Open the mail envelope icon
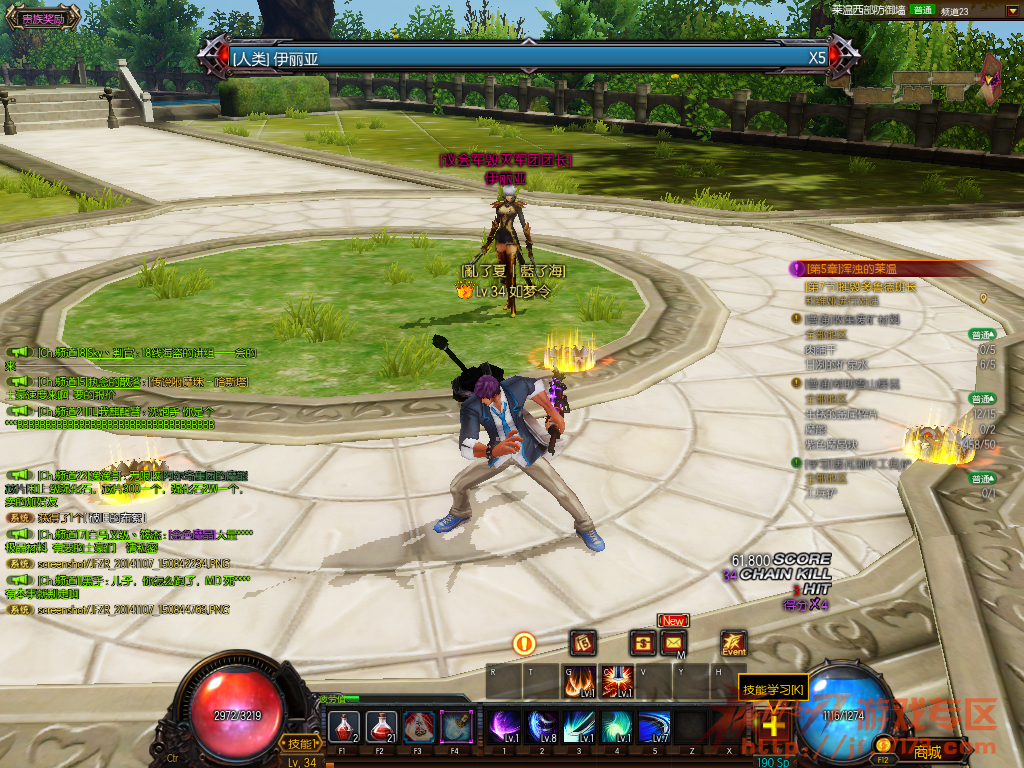This screenshot has width=1024, height=768. 673,643
